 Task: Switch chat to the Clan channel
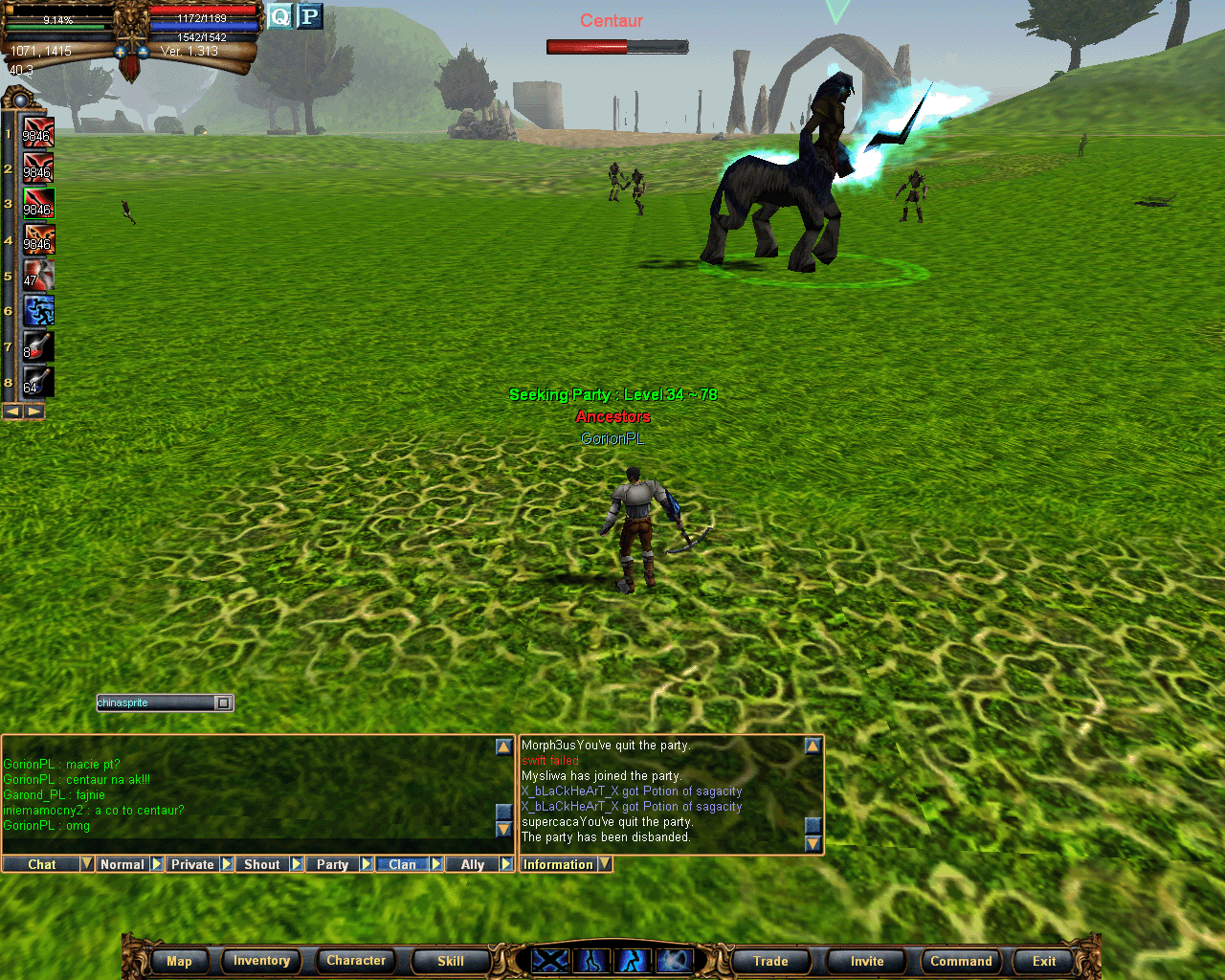point(402,864)
